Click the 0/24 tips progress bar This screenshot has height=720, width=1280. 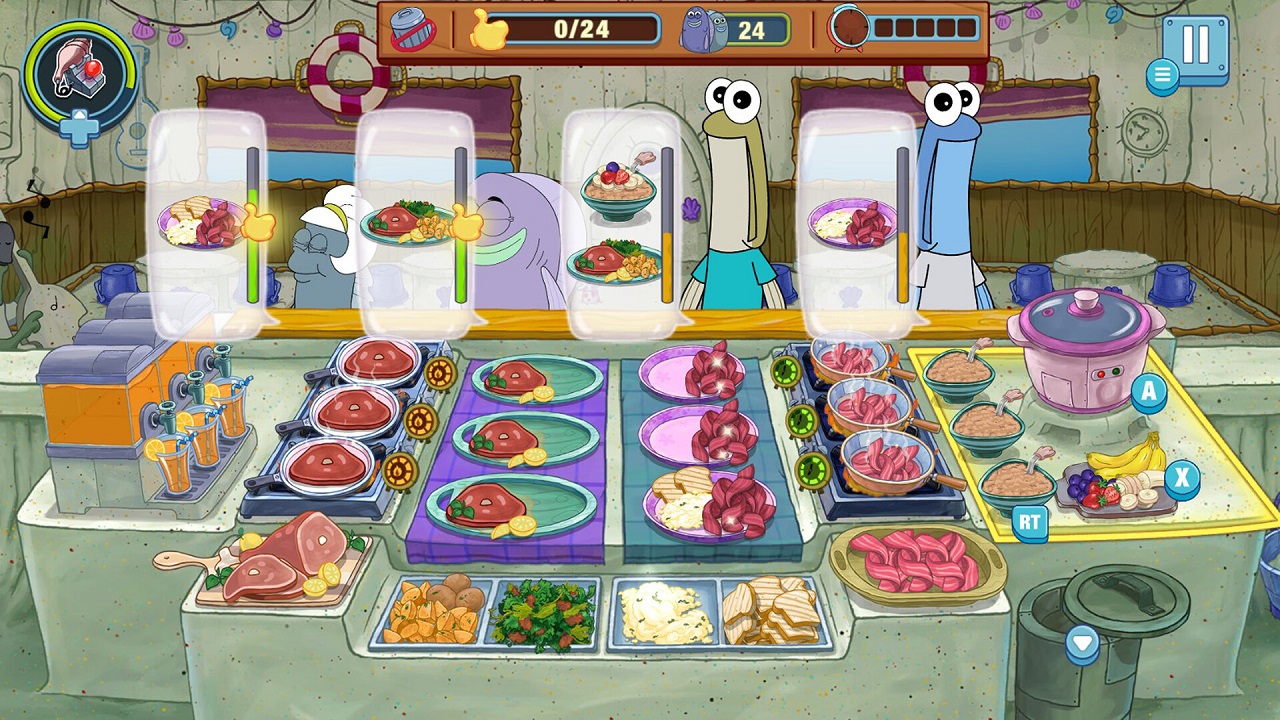click(x=580, y=30)
